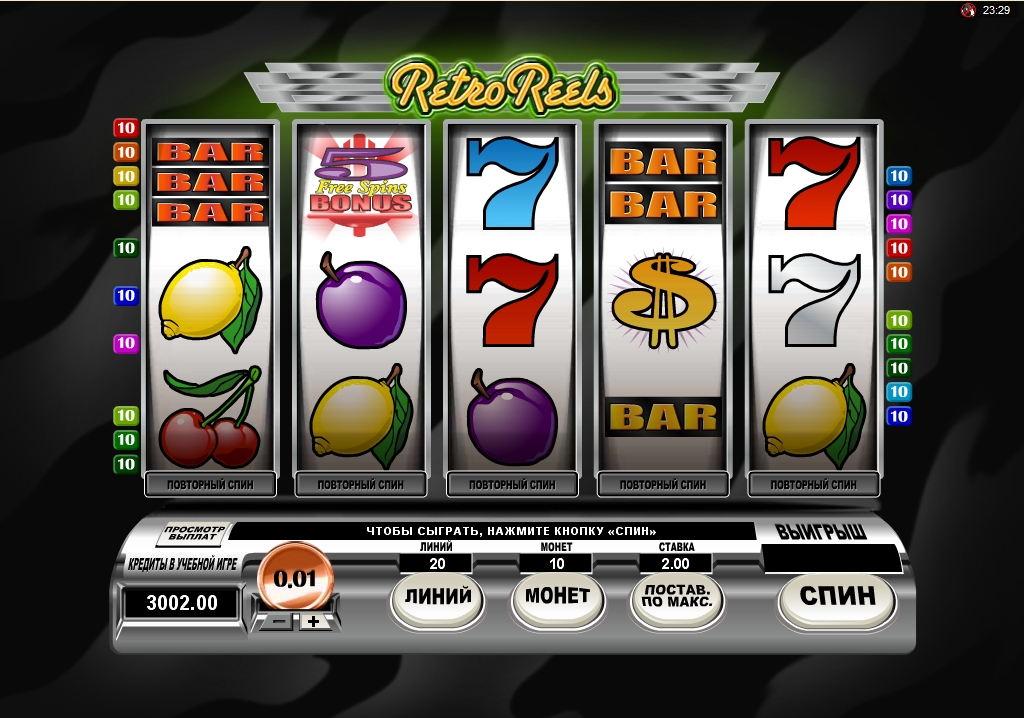Respin the reel showing the dollar sign
The height and width of the screenshot is (718, 1024).
coord(662,485)
